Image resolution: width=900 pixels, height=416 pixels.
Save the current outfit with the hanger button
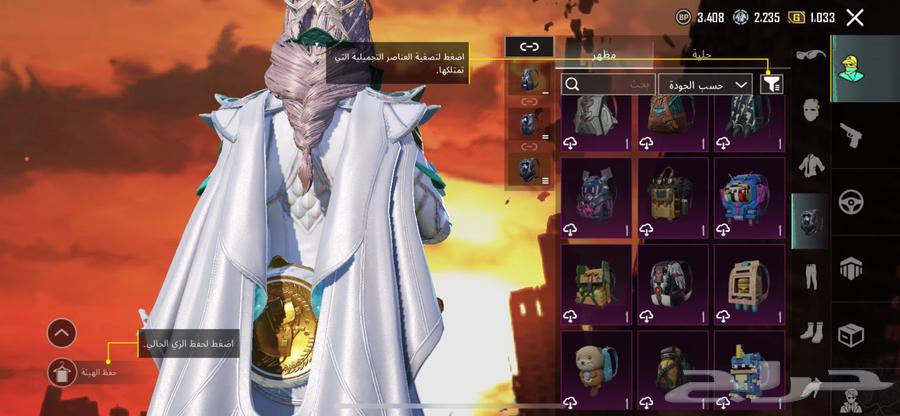(62, 372)
